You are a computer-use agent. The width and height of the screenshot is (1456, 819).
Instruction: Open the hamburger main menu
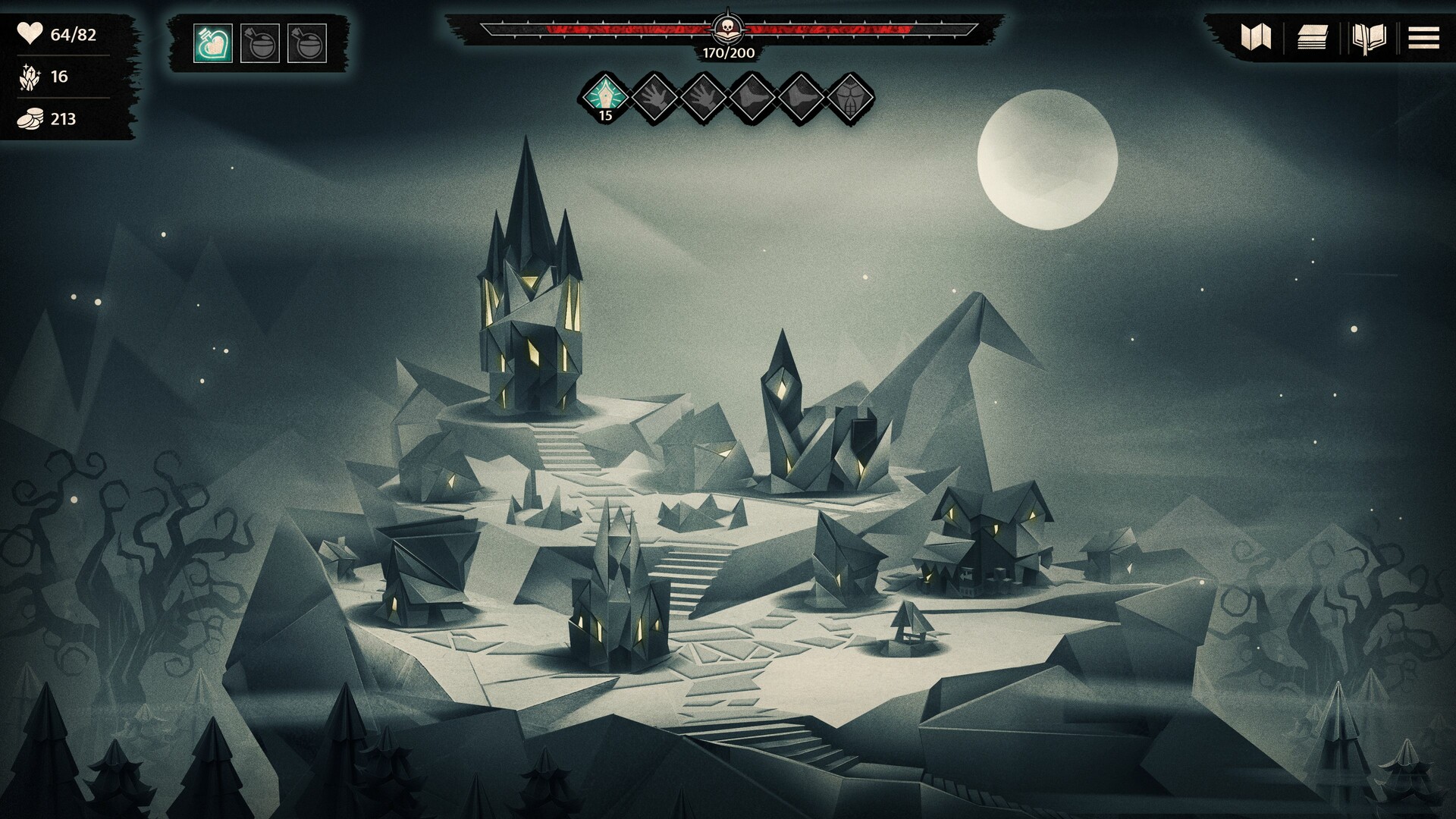coord(1423,37)
